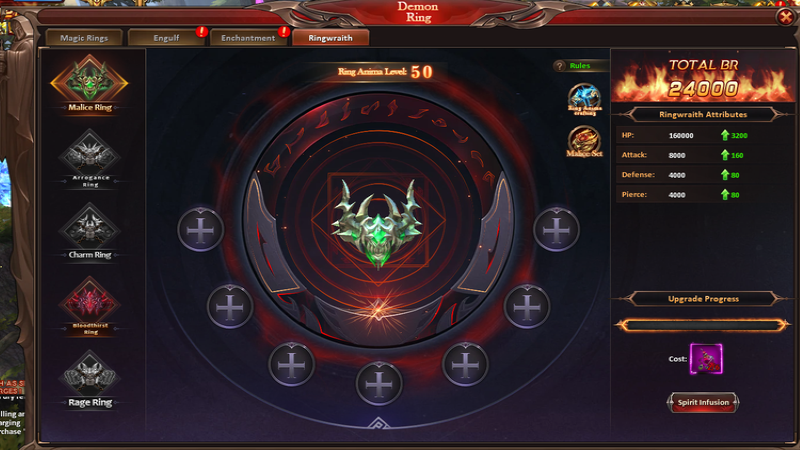Select the Ringwraith tab

[x=330, y=37]
